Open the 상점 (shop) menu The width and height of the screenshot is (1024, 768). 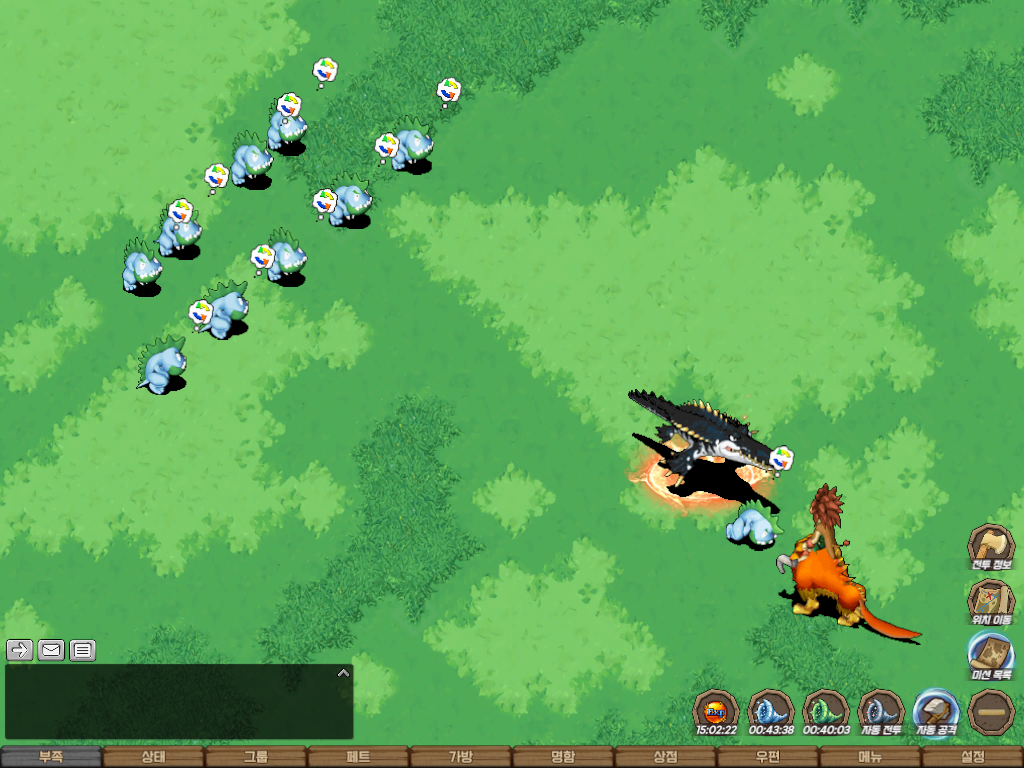665,757
